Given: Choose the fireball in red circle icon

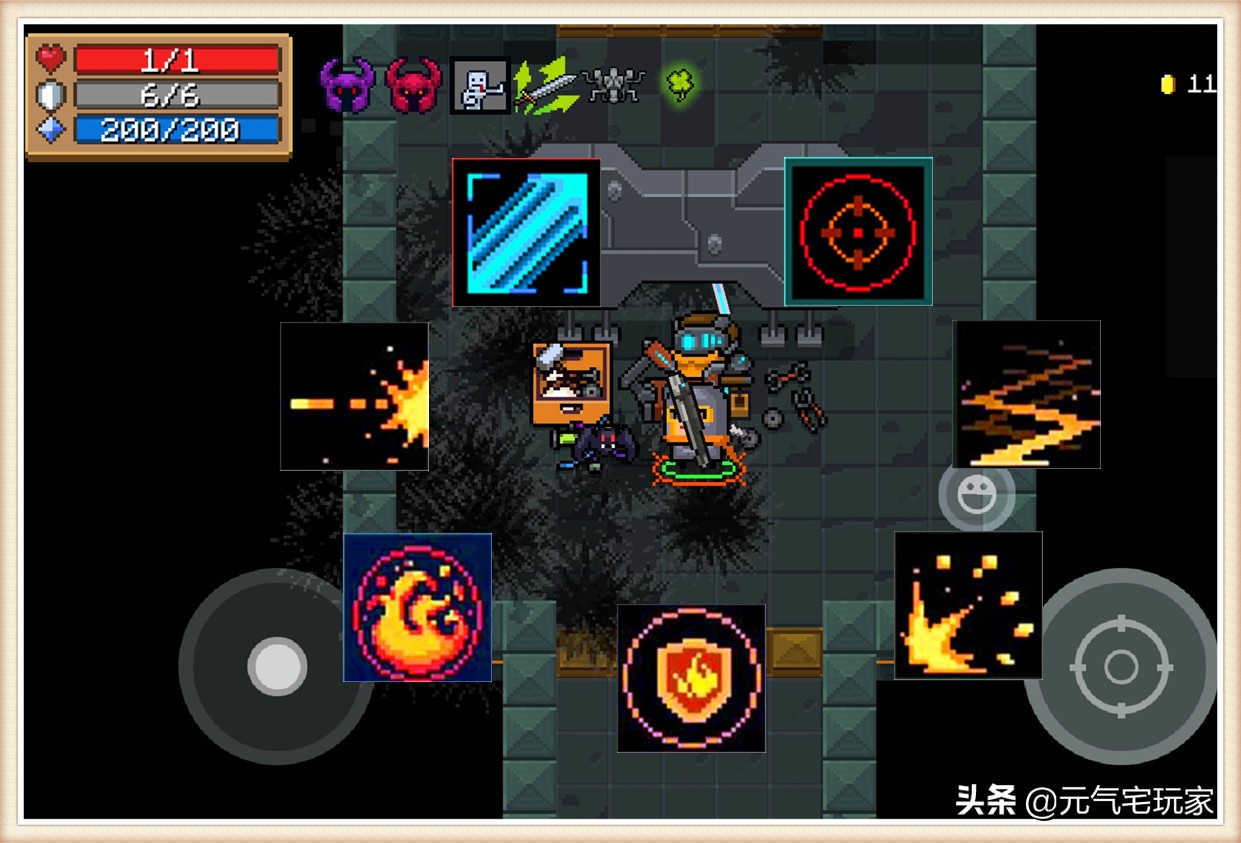Looking at the screenshot, I should pos(417,607).
